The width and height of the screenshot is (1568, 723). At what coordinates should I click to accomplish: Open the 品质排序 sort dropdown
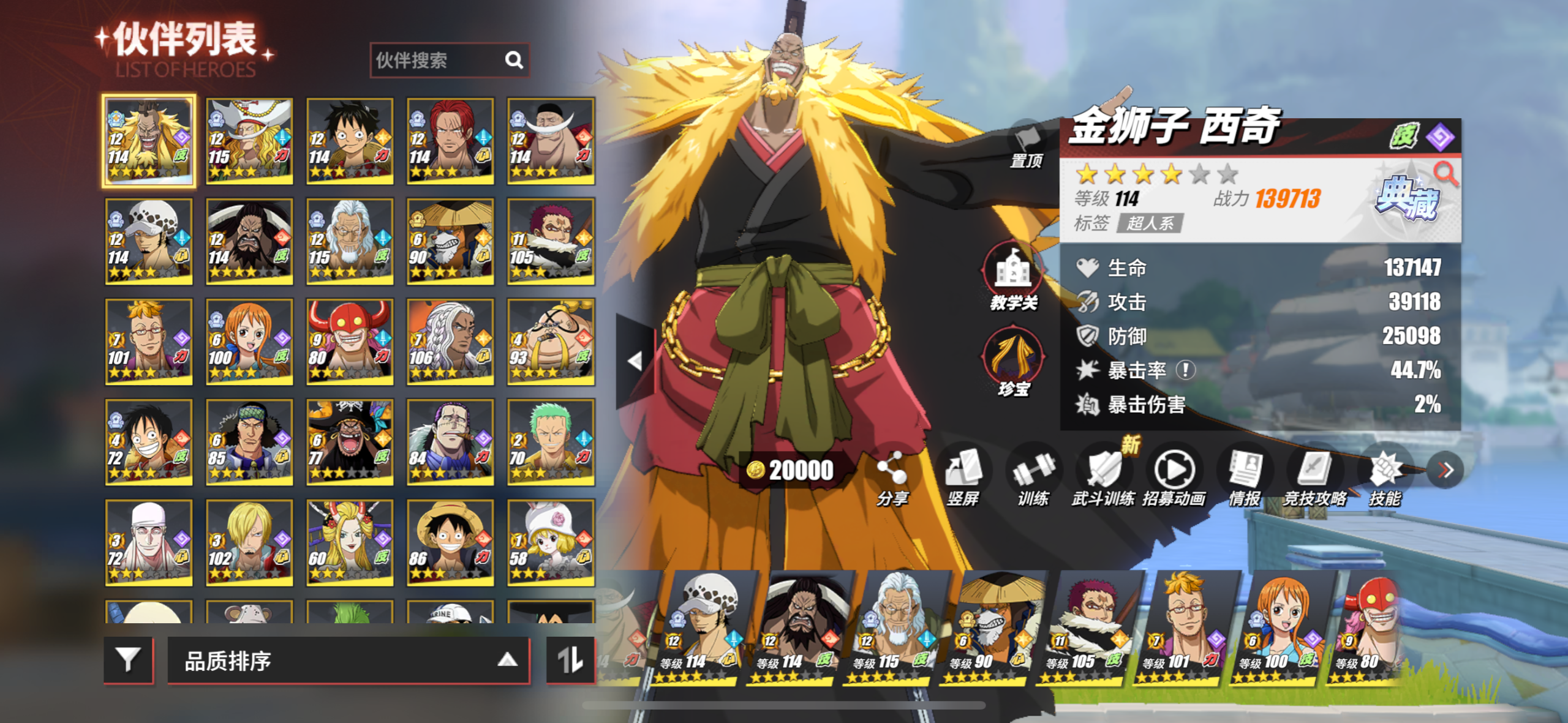coord(348,661)
